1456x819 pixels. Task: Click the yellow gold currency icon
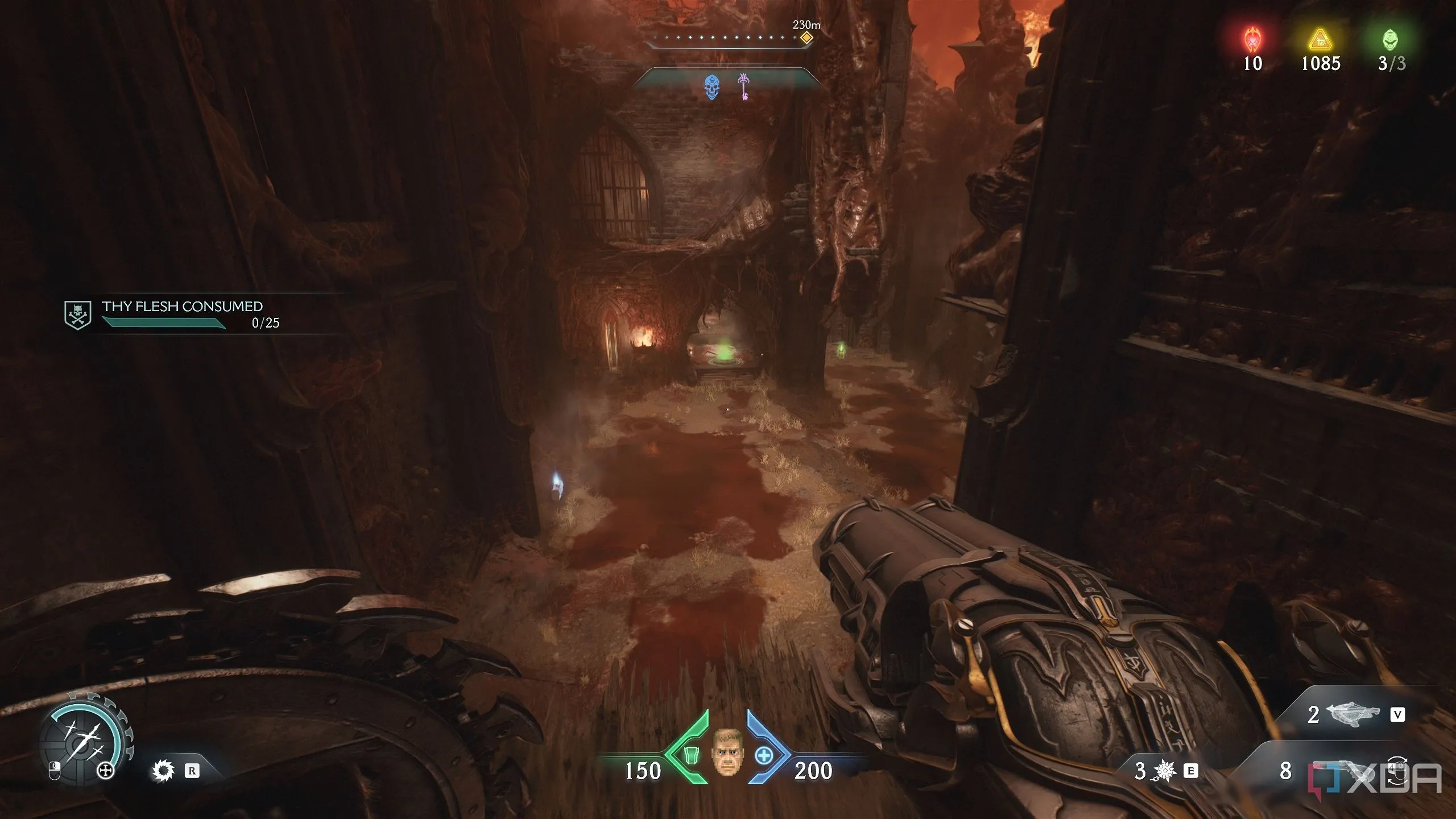tap(1320, 40)
